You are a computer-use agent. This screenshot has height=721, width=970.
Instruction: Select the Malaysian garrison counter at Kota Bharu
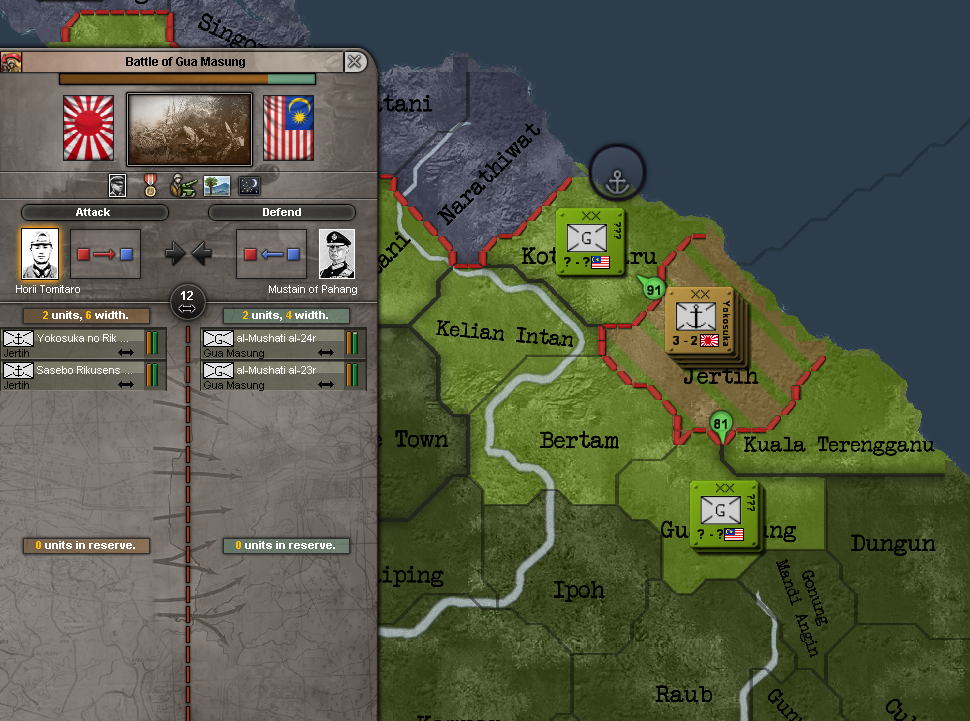tap(589, 242)
